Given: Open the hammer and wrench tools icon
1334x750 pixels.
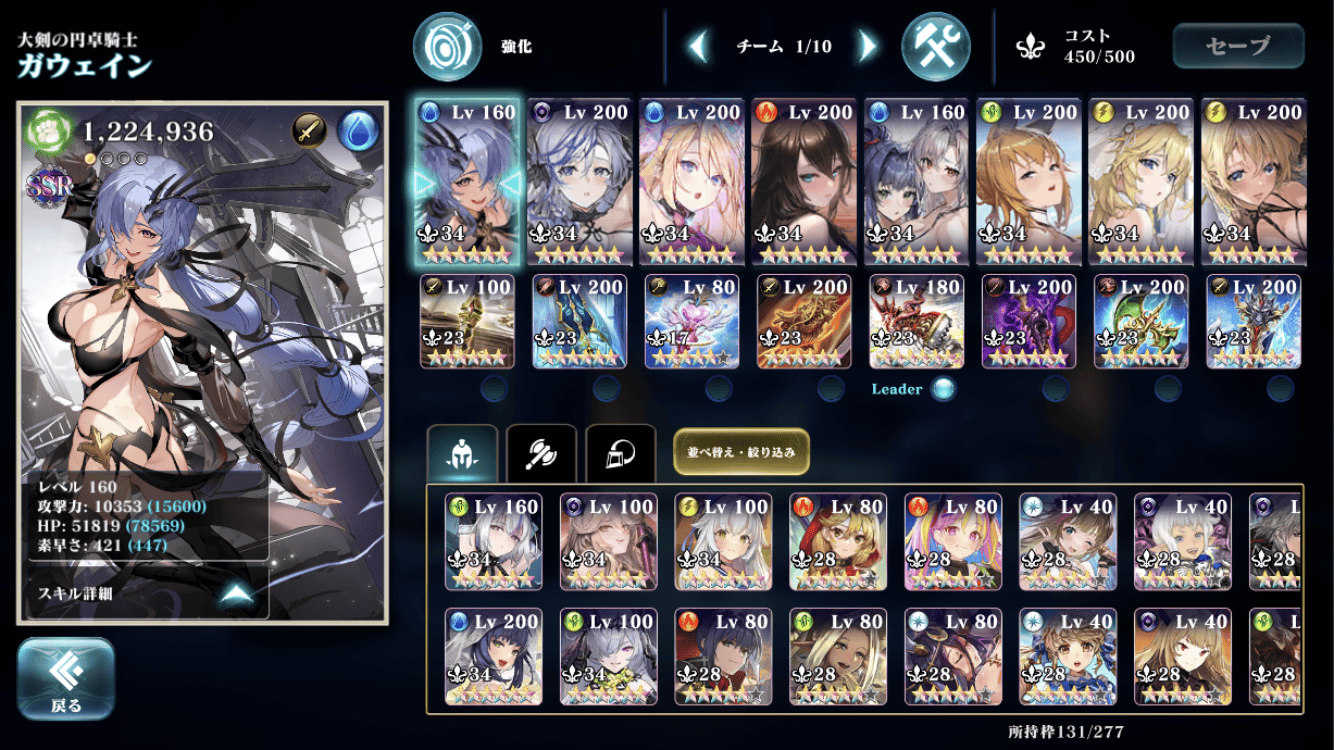Looking at the screenshot, I should (935, 46).
